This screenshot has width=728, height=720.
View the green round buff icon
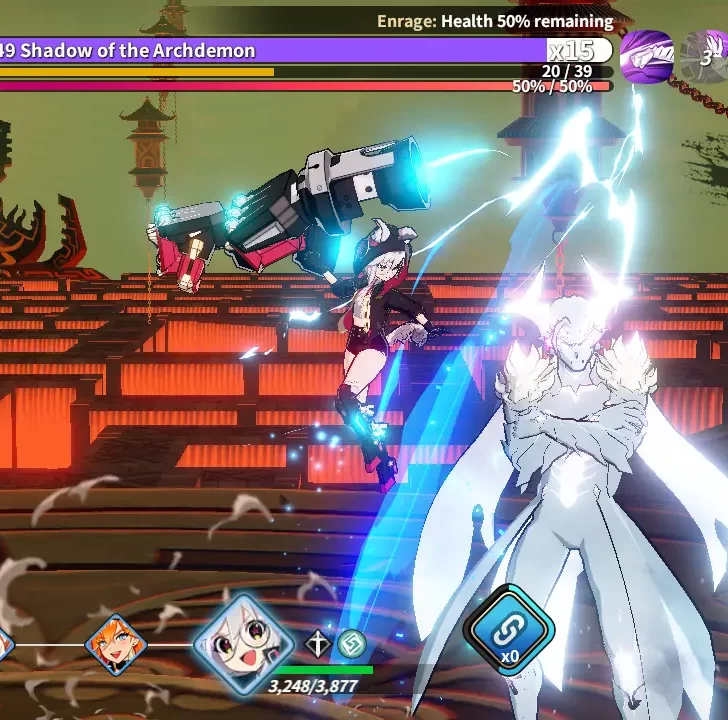click(x=351, y=644)
